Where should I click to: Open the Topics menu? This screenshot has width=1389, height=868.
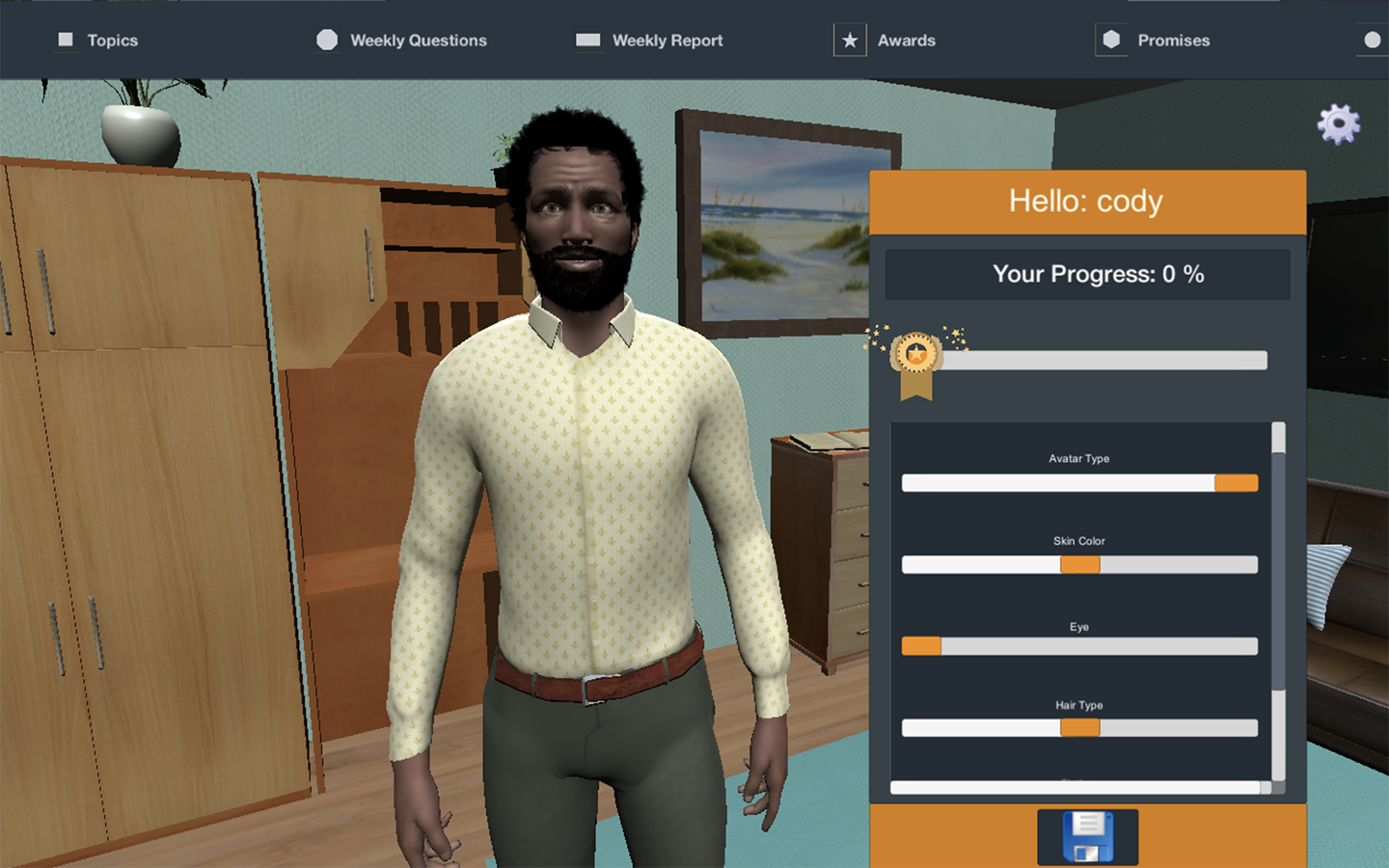[98, 41]
